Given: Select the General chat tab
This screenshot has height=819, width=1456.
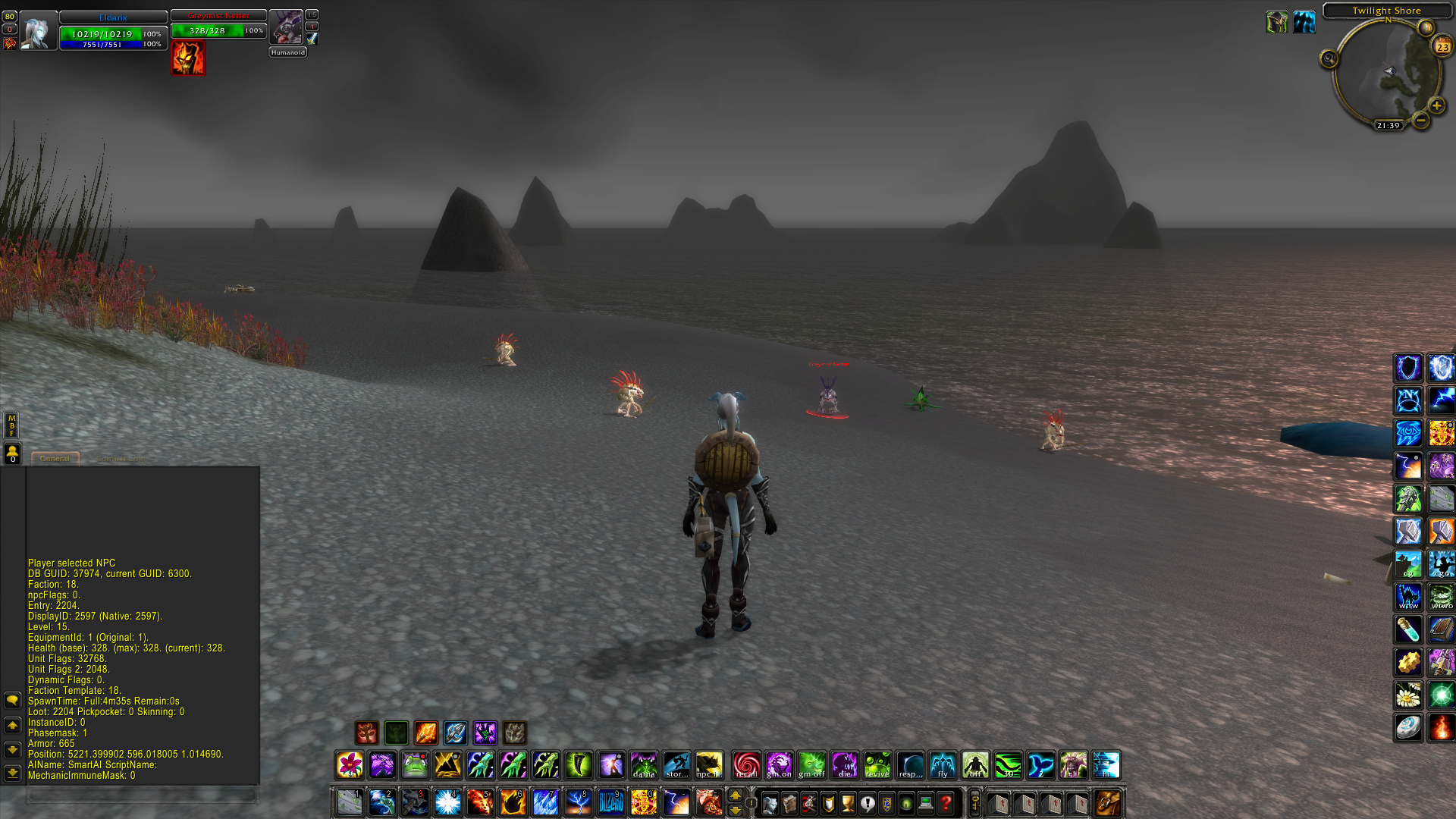Looking at the screenshot, I should point(55,458).
